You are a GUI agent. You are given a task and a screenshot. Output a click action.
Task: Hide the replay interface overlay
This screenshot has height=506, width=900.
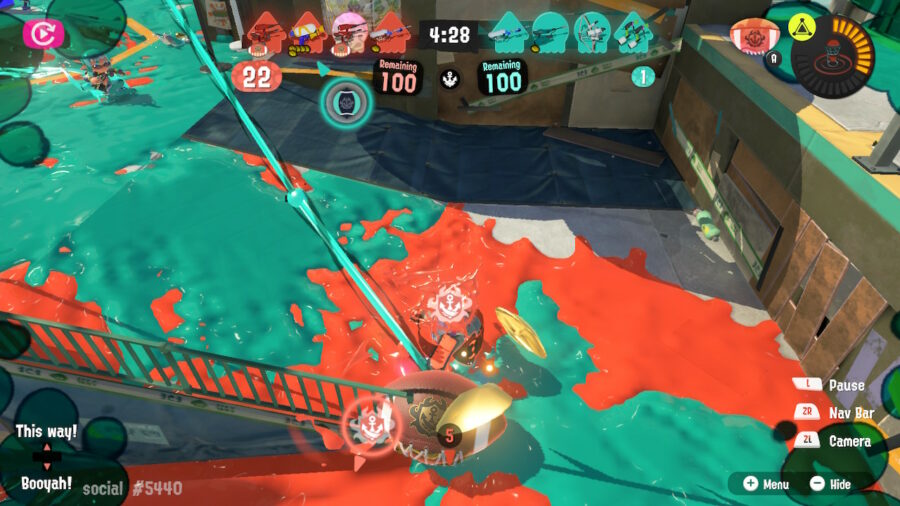click(x=830, y=484)
